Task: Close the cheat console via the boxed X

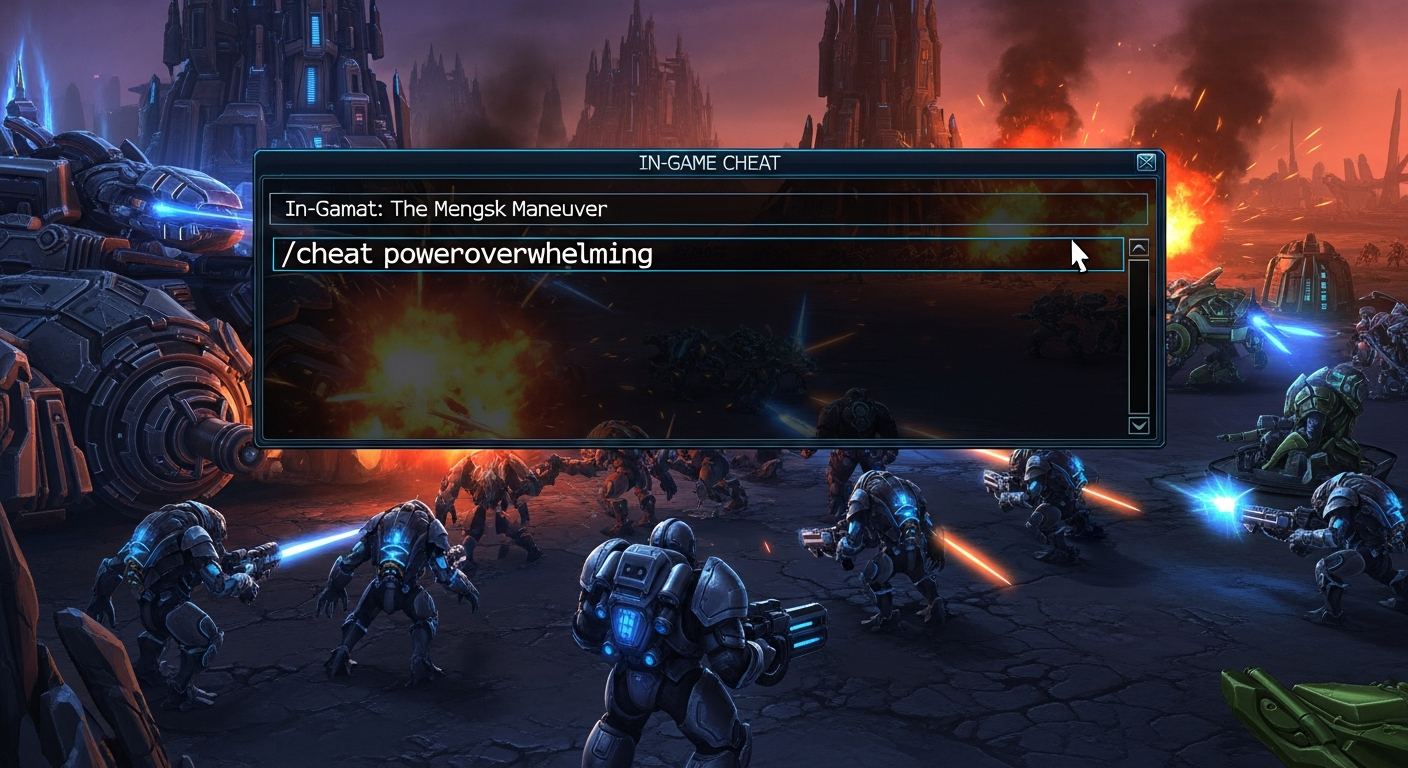Action: point(1146,160)
